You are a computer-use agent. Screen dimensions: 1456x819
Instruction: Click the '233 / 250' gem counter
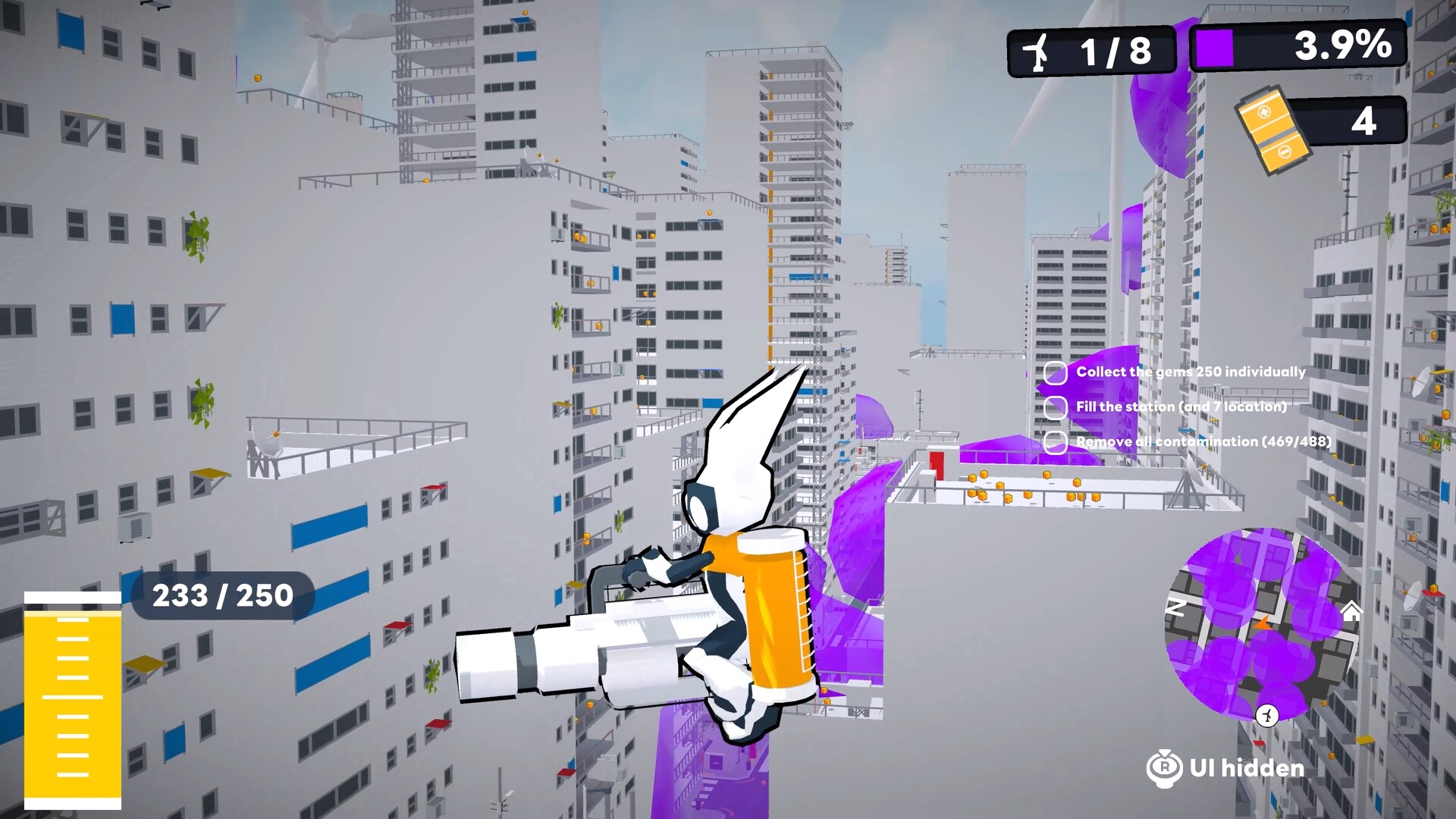(x=222, y=595)
